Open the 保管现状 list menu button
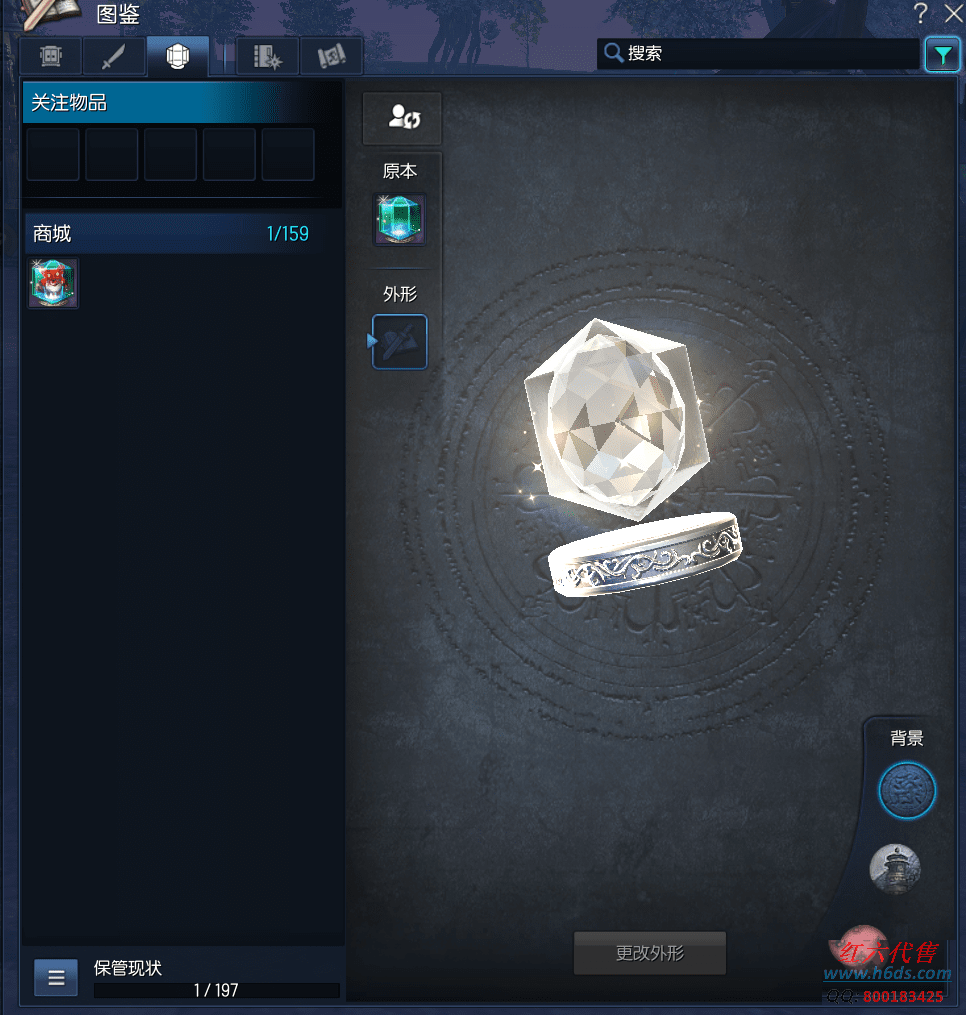The image size is (966, 1015). [56, 977]
